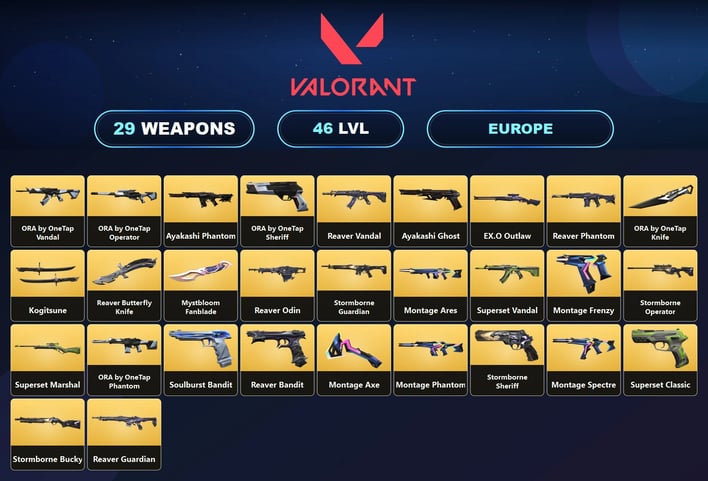The height and width of the screenshot is (481, 708).
Task: Select the Kogitsune melee skin card
Action: tap(47, 284)
